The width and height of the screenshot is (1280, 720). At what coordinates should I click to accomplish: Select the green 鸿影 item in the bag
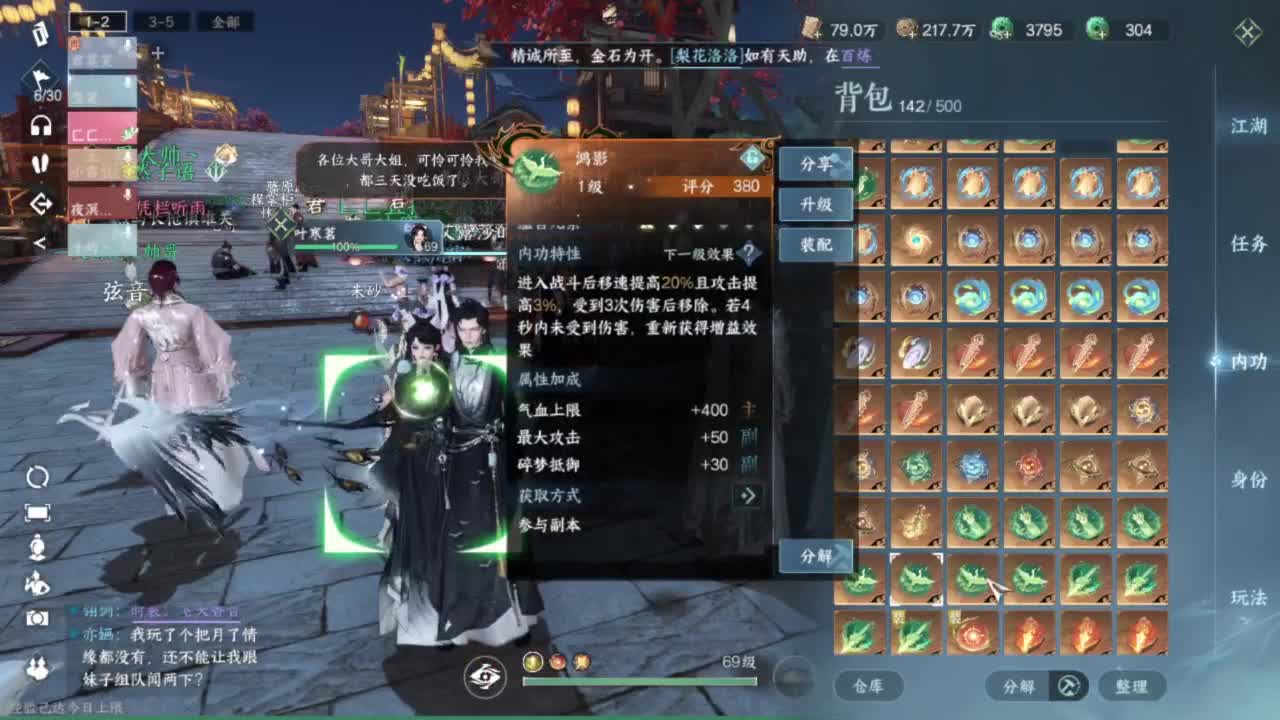pos(914,578)
